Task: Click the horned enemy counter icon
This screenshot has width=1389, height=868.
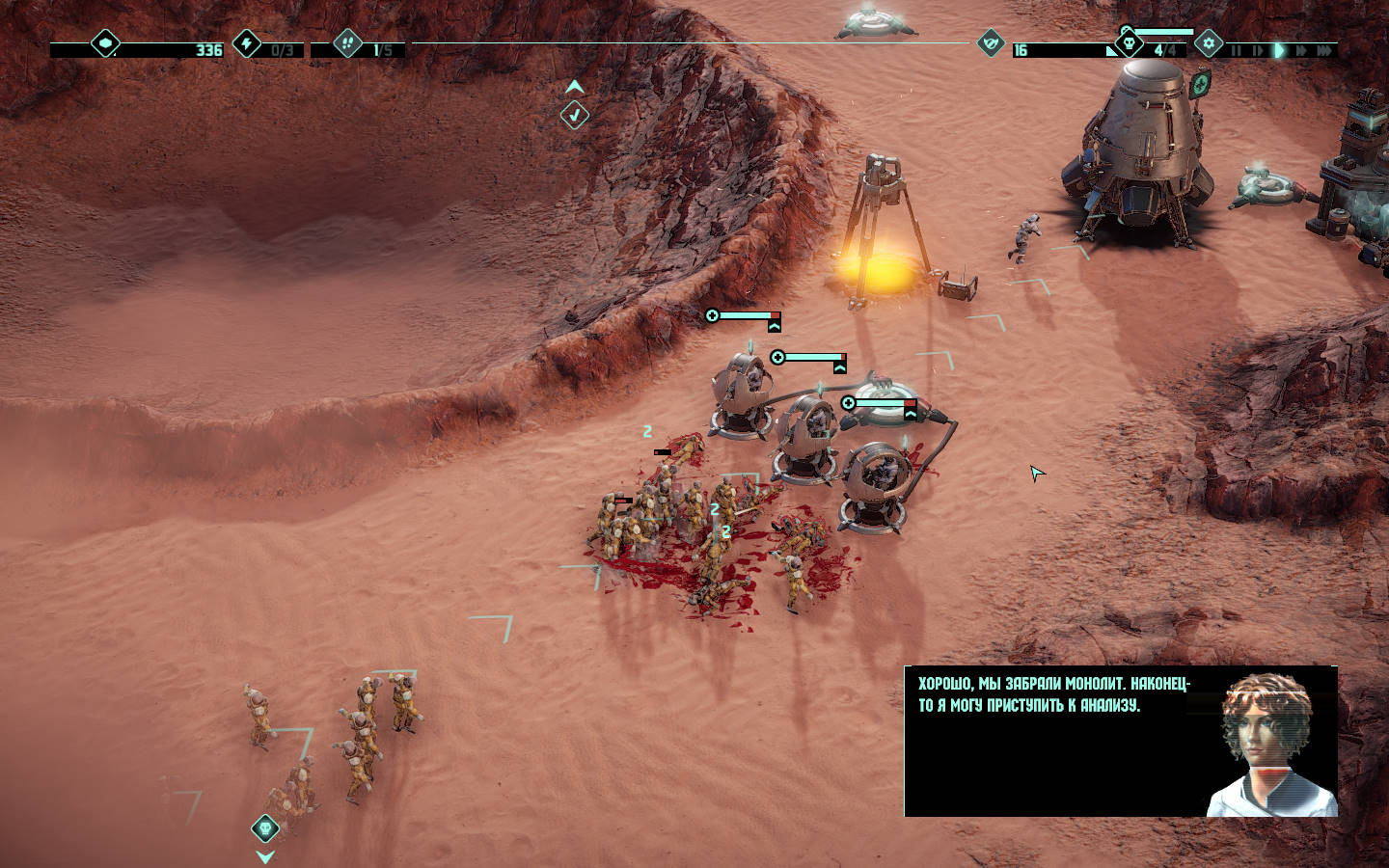Action: point(991,43)
